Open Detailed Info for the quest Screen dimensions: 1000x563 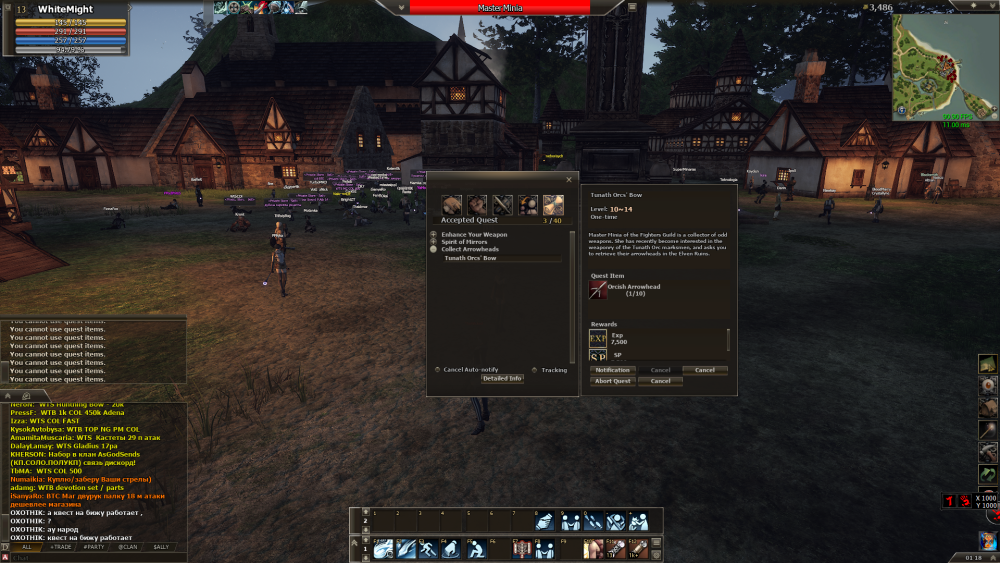(x=502, y=379)
